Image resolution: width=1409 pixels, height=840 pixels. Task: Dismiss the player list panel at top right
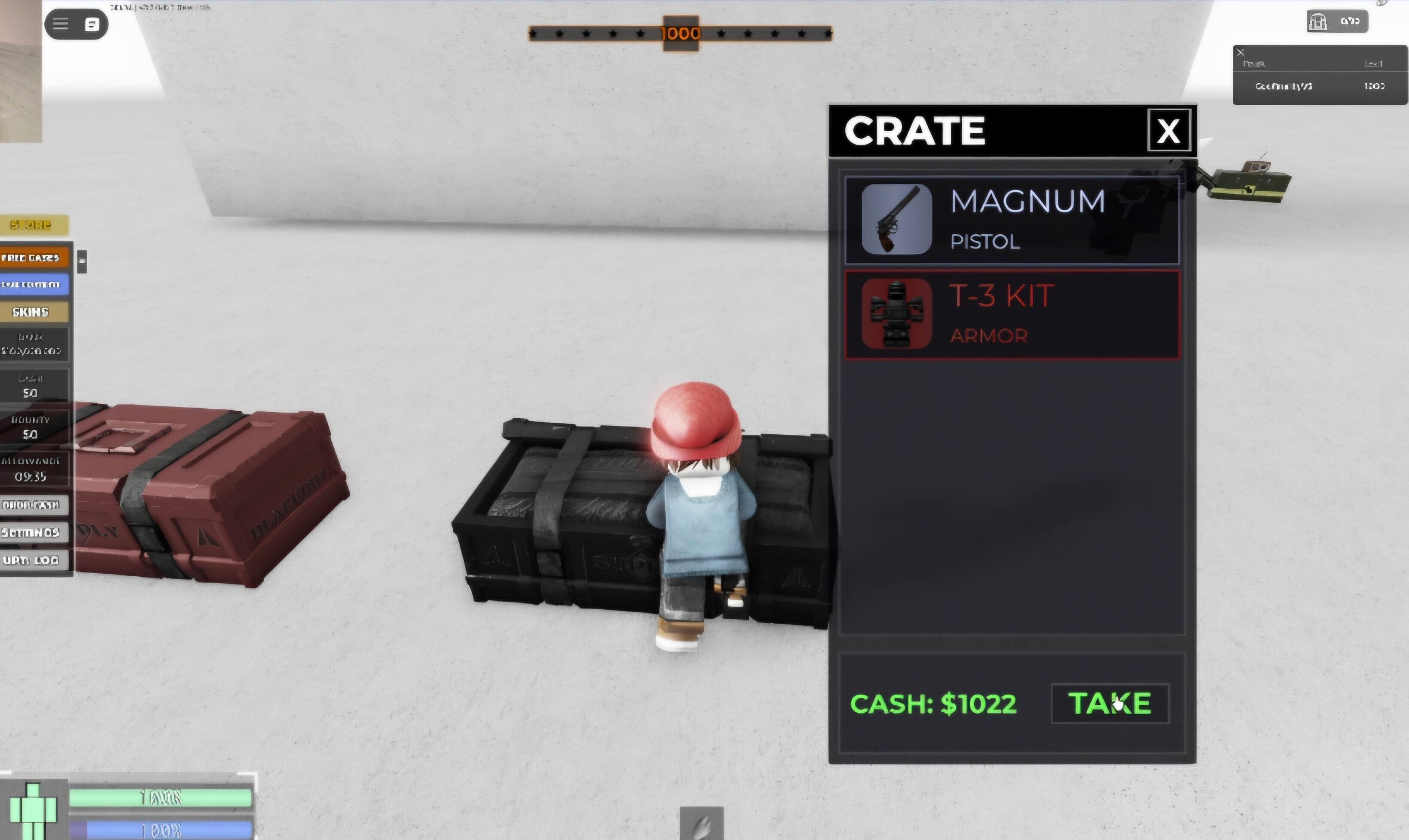[1240, 52]
